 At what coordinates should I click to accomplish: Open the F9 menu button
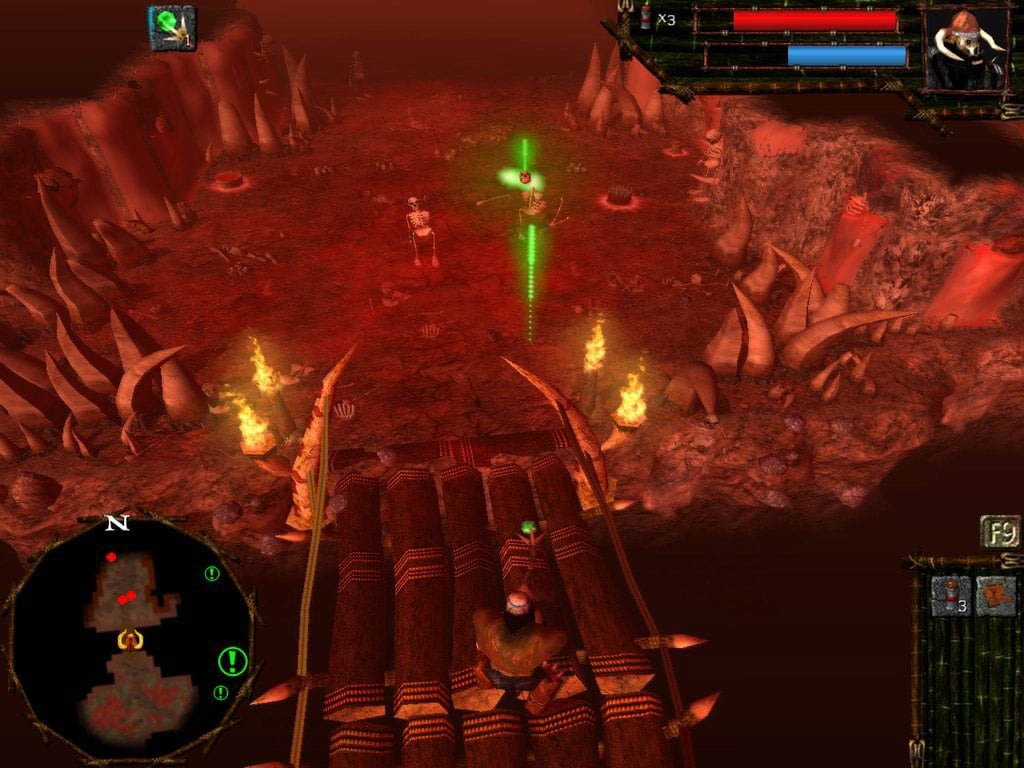click(999, 532)
